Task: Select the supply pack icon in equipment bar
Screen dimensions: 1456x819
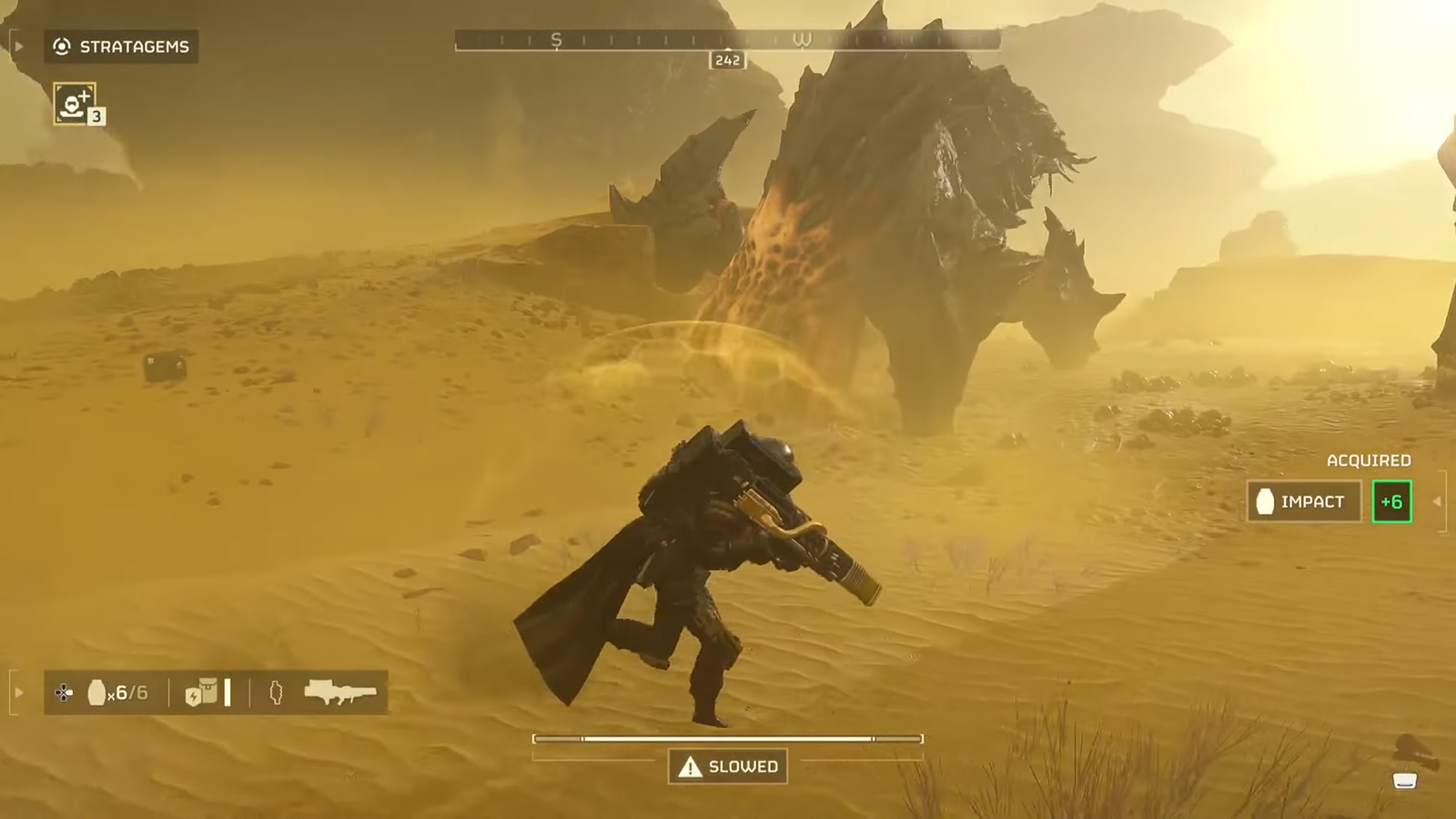Action: (x=211, y=690)
